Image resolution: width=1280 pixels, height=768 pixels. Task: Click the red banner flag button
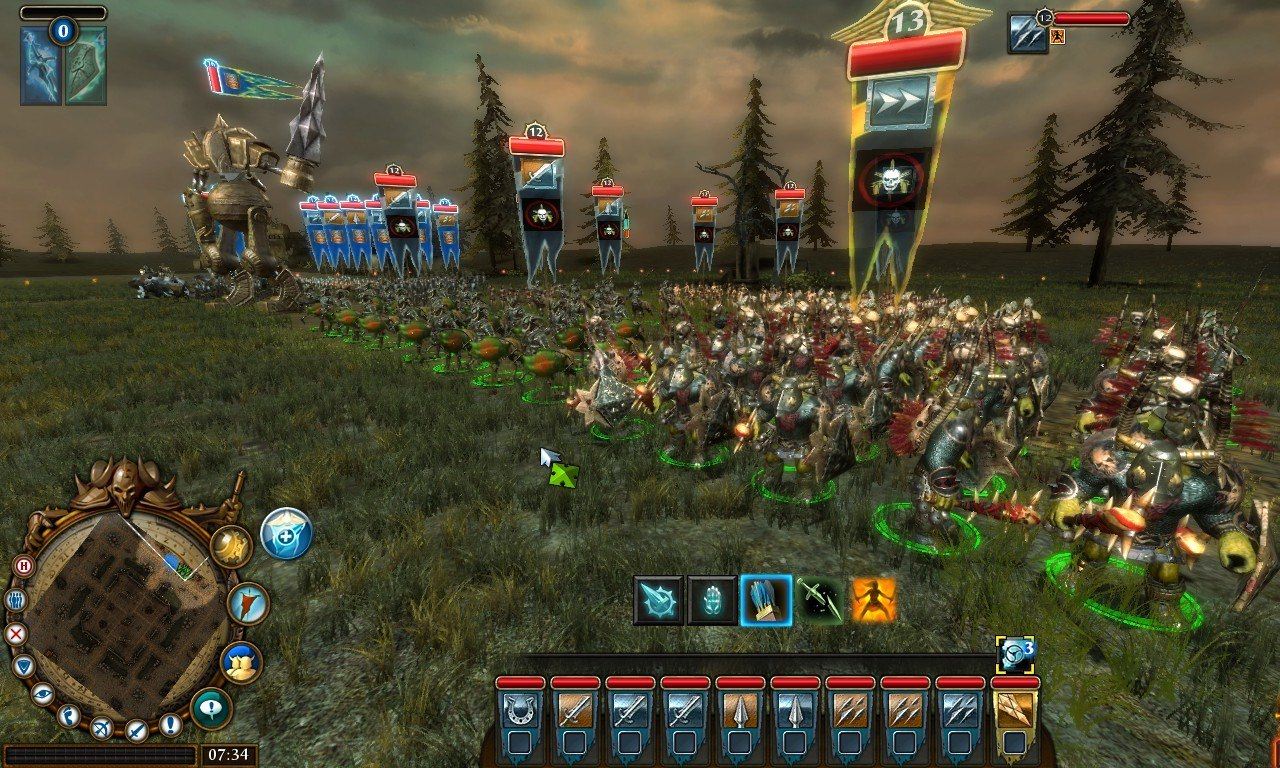(246, 603)
